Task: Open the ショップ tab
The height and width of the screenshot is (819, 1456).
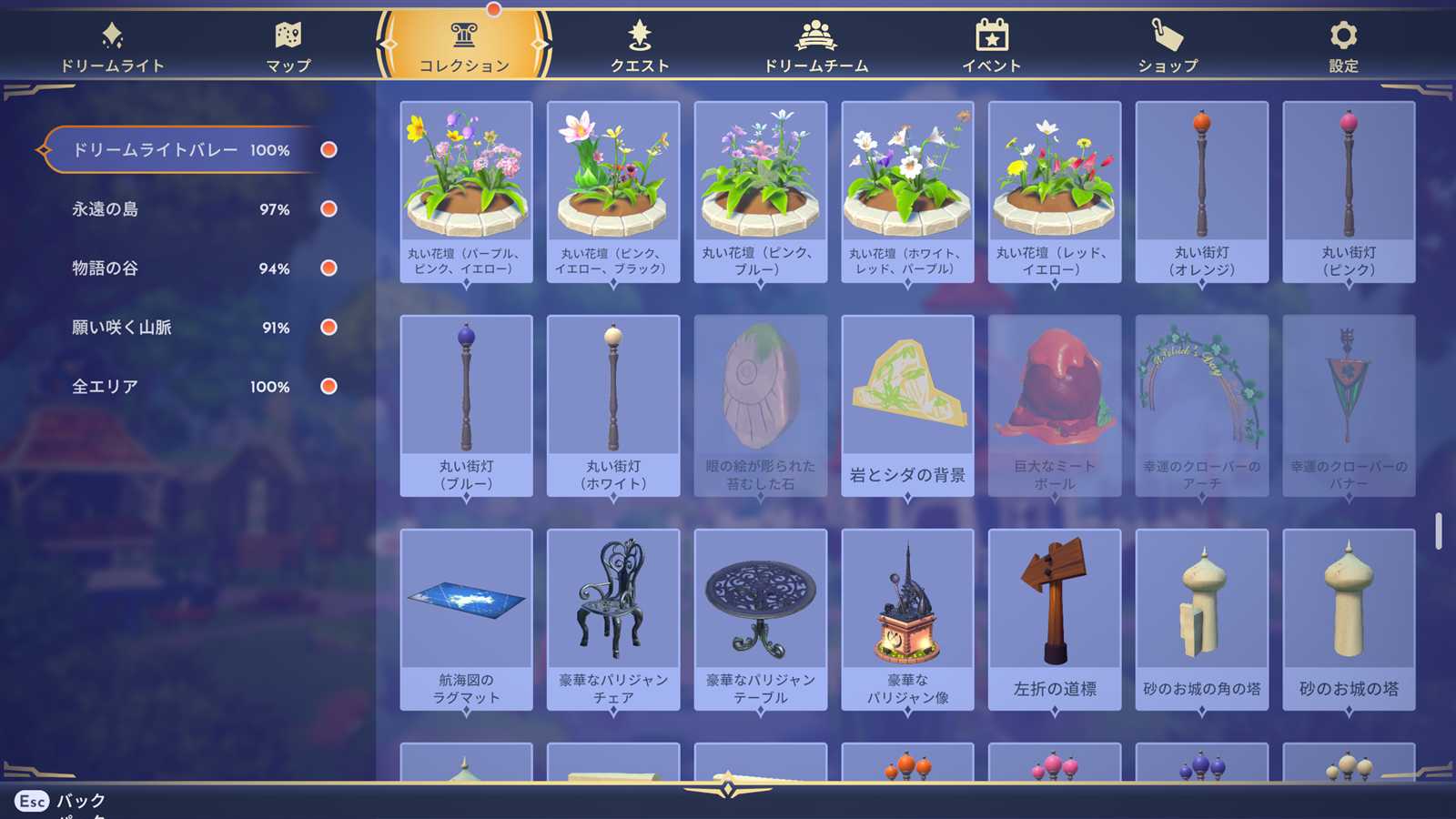Action: pos(1168,46)
